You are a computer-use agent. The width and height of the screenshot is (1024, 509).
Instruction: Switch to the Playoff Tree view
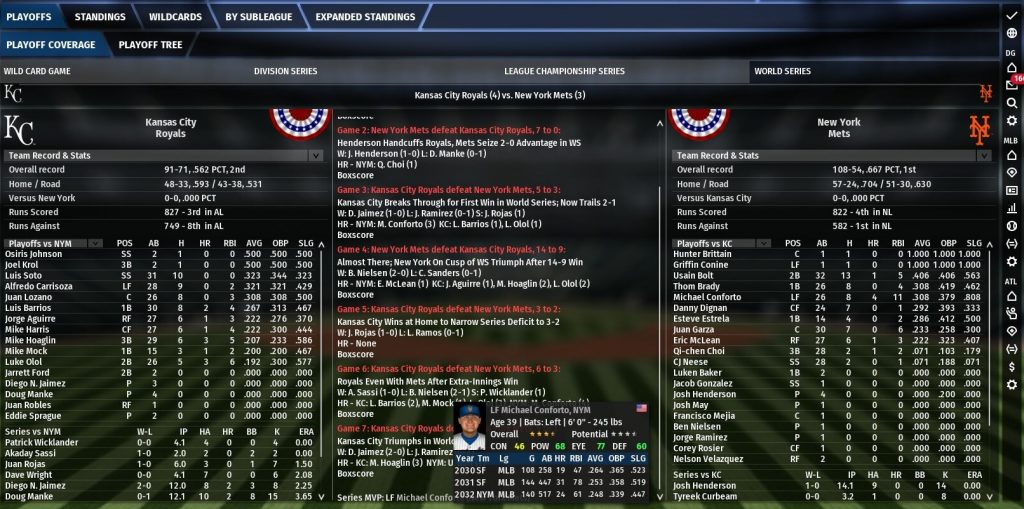click(x=150, y=45)
